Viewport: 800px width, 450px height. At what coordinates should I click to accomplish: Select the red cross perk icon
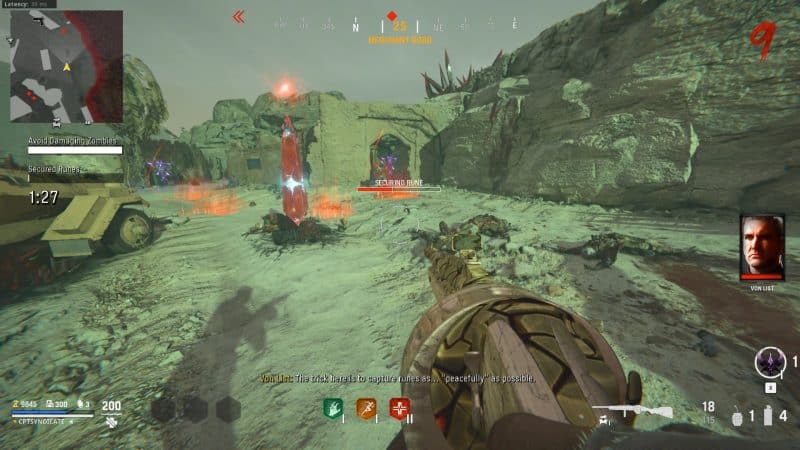tap(401, 408)
